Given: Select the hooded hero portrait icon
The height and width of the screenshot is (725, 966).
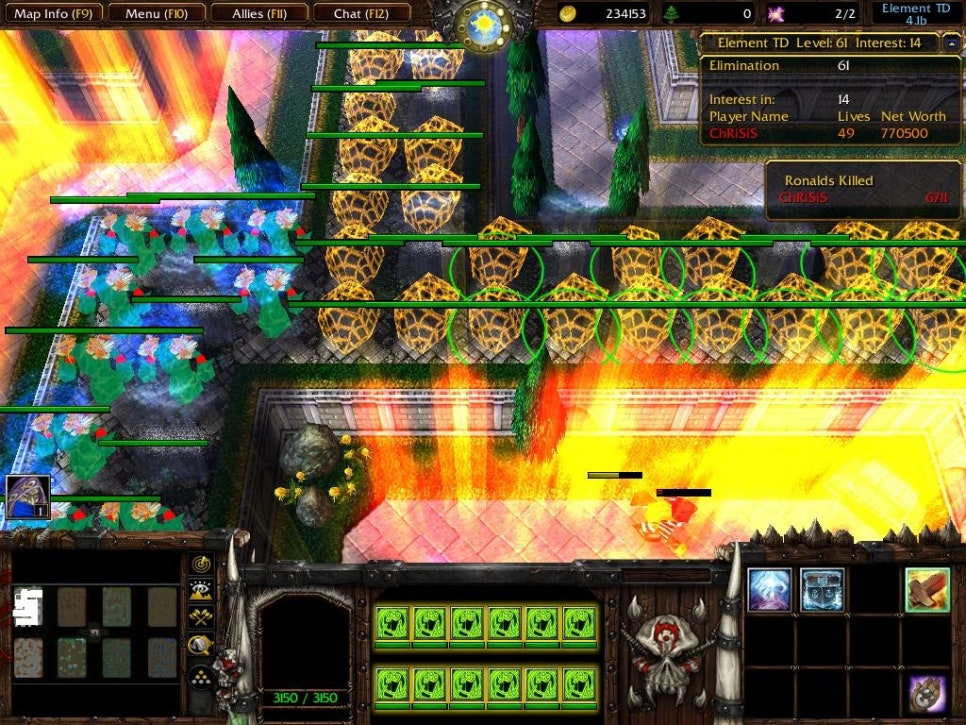Looking at the screenshot, I should [x=27, y=497].
